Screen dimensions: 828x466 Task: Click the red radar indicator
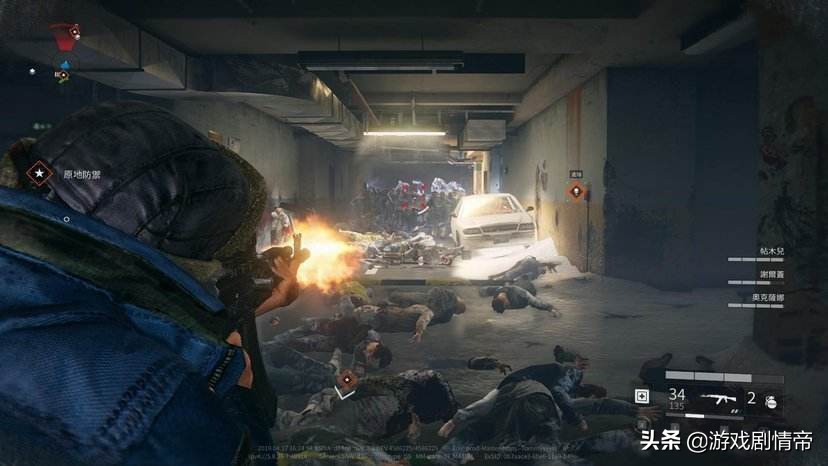pos(66,39)
